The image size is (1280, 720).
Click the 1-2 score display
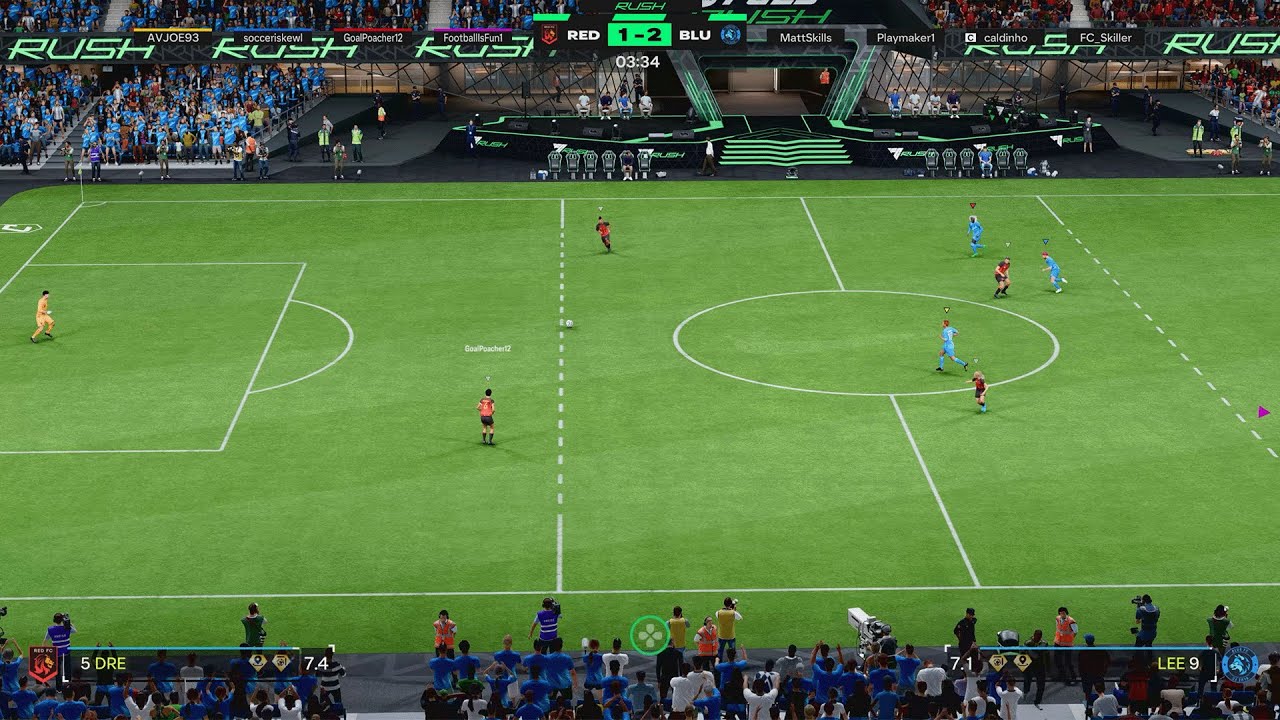coord(642,35)
